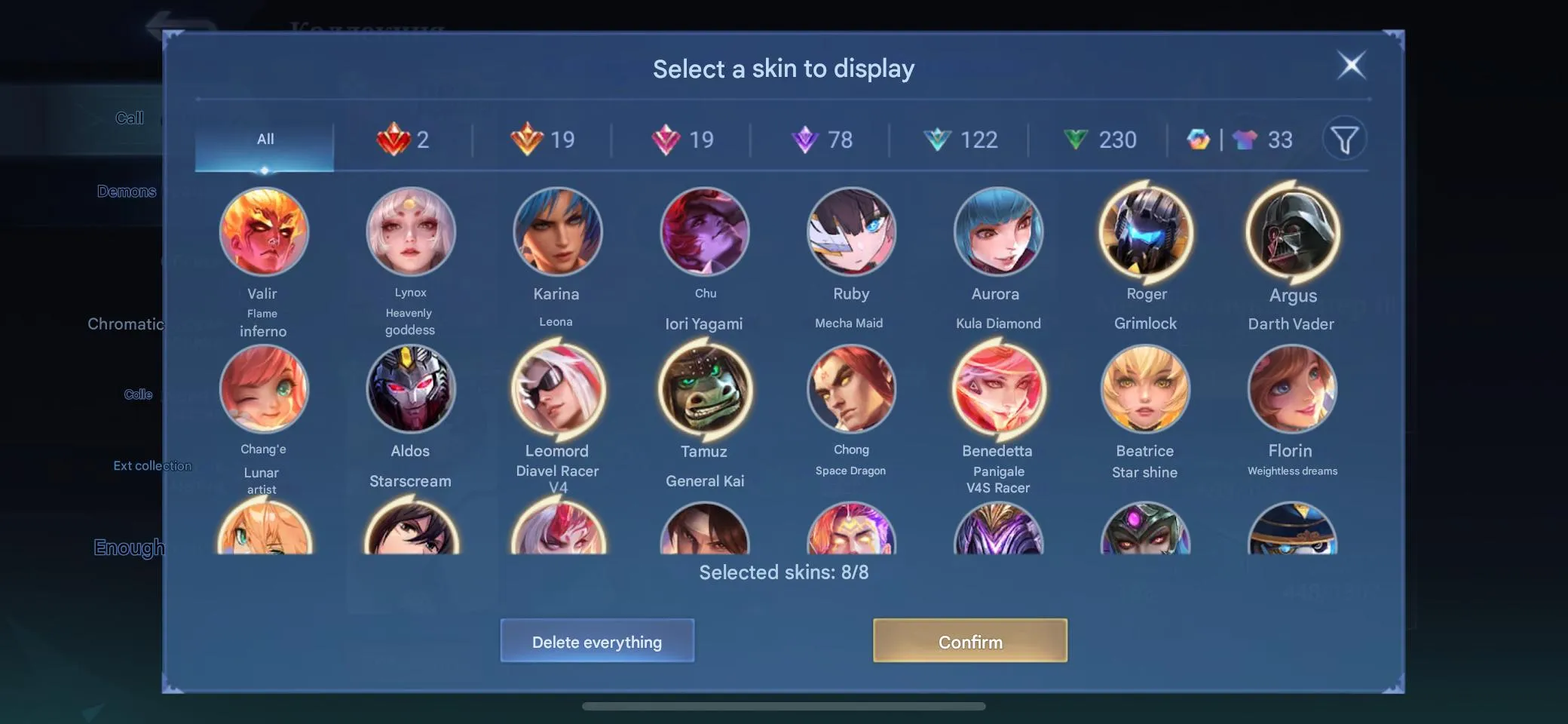Toggle Argus Darth Vader skin selection
The width and height of the screenshot is (1568, 724).
coord(1292,232)
